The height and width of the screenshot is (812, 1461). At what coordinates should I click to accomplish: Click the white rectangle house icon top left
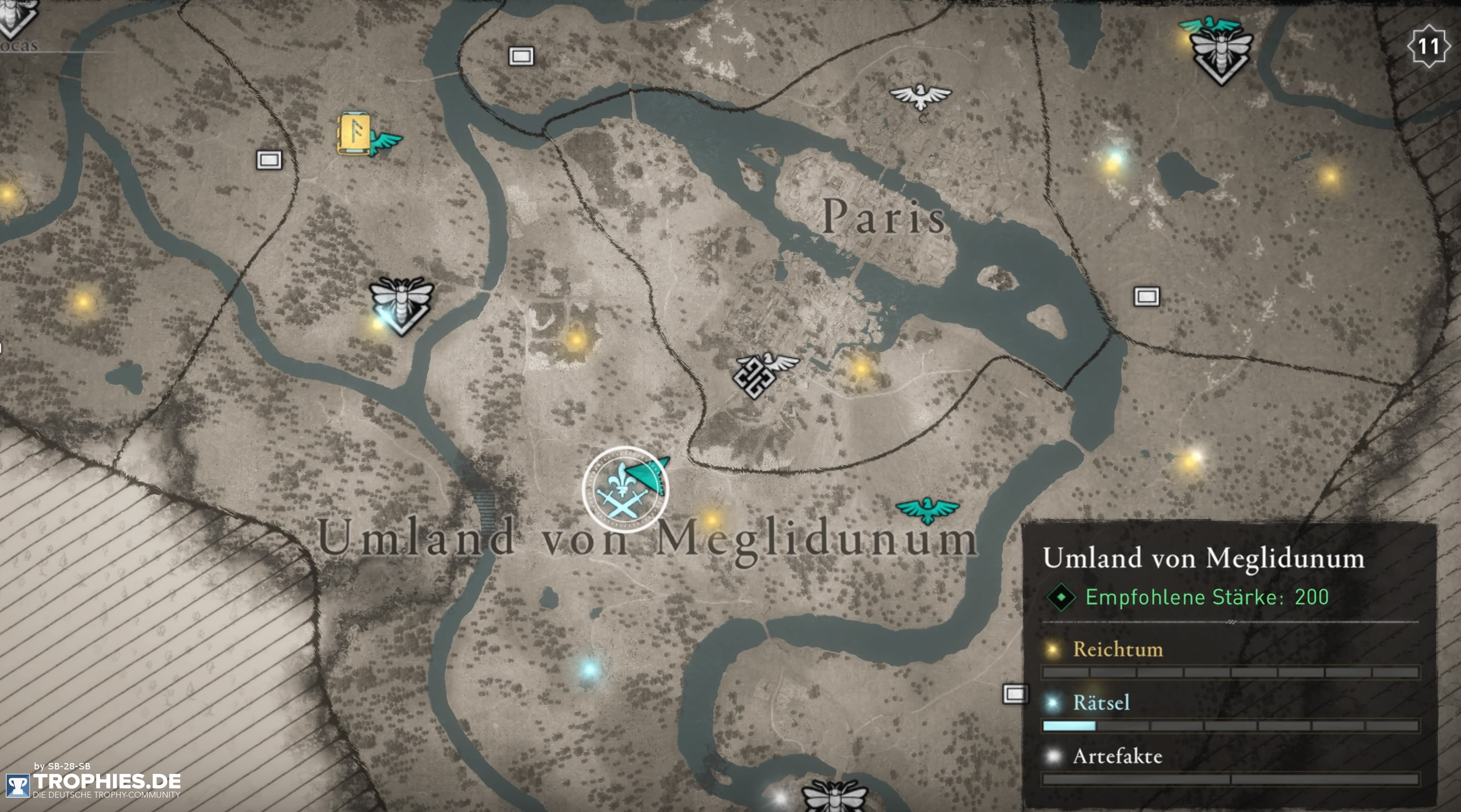click(x=269, y=160)
